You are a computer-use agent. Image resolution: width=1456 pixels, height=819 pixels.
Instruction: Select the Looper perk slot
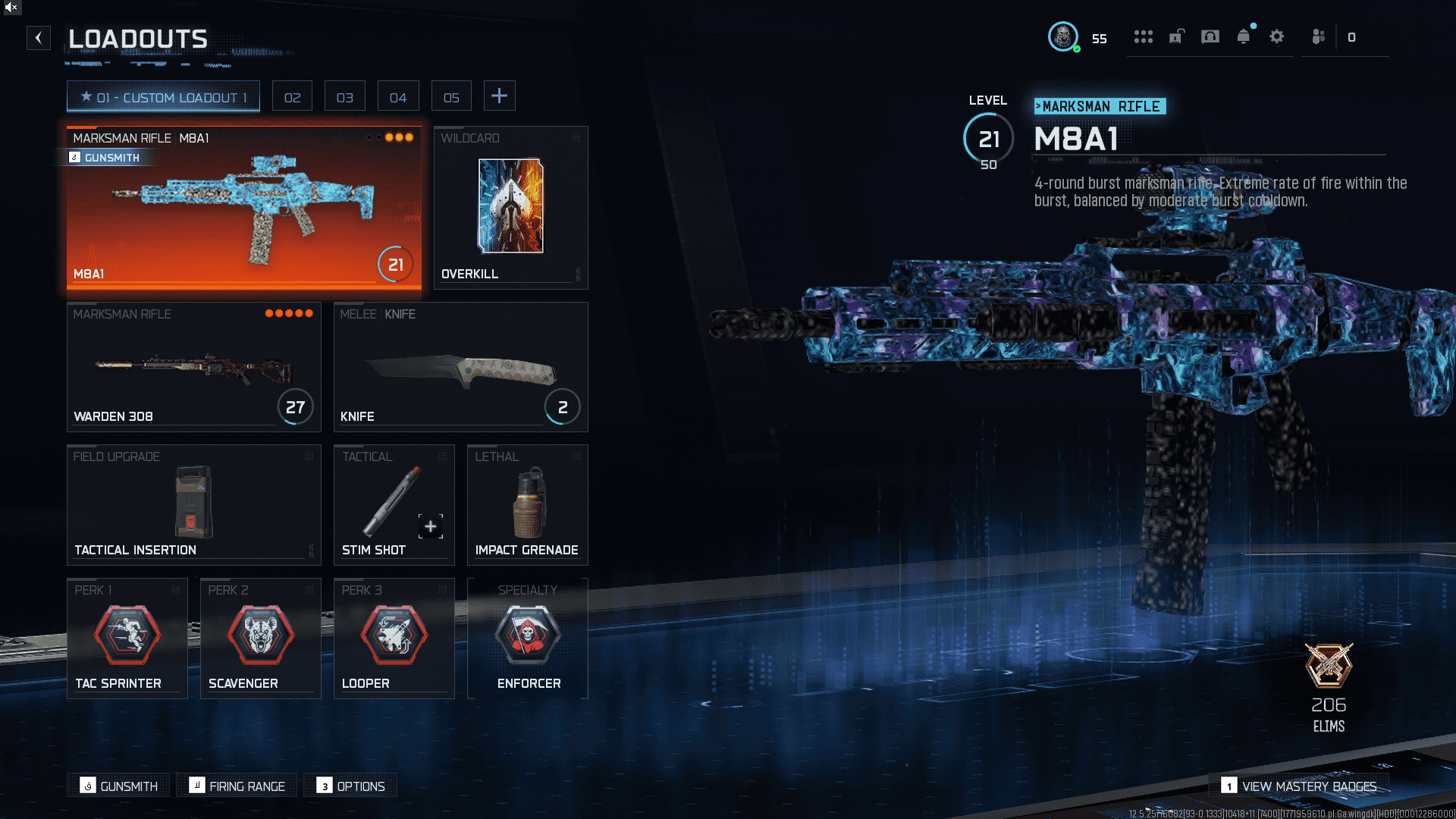pyautogui.click(x=394, y=638)
